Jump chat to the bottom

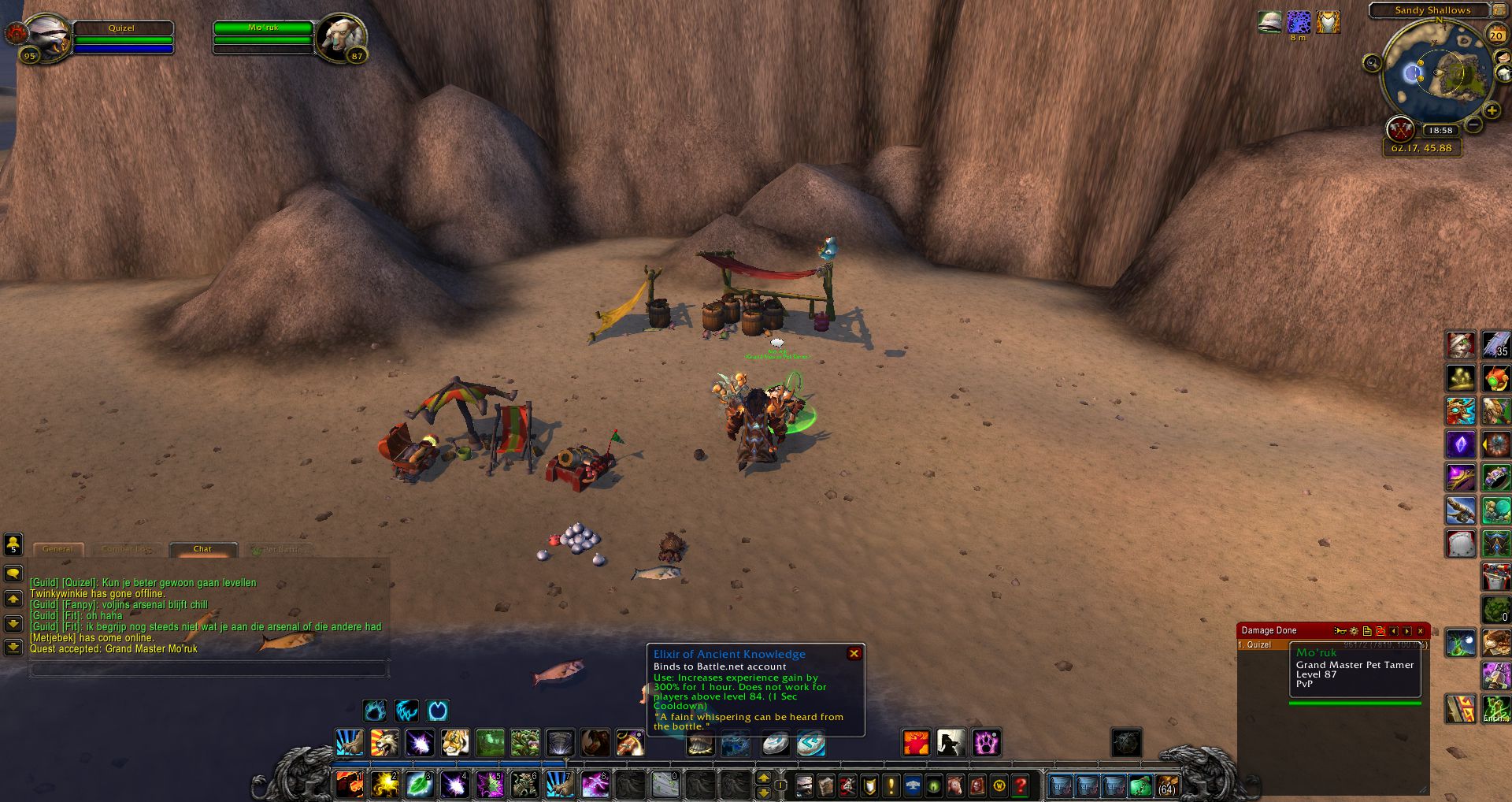[13, 648]
